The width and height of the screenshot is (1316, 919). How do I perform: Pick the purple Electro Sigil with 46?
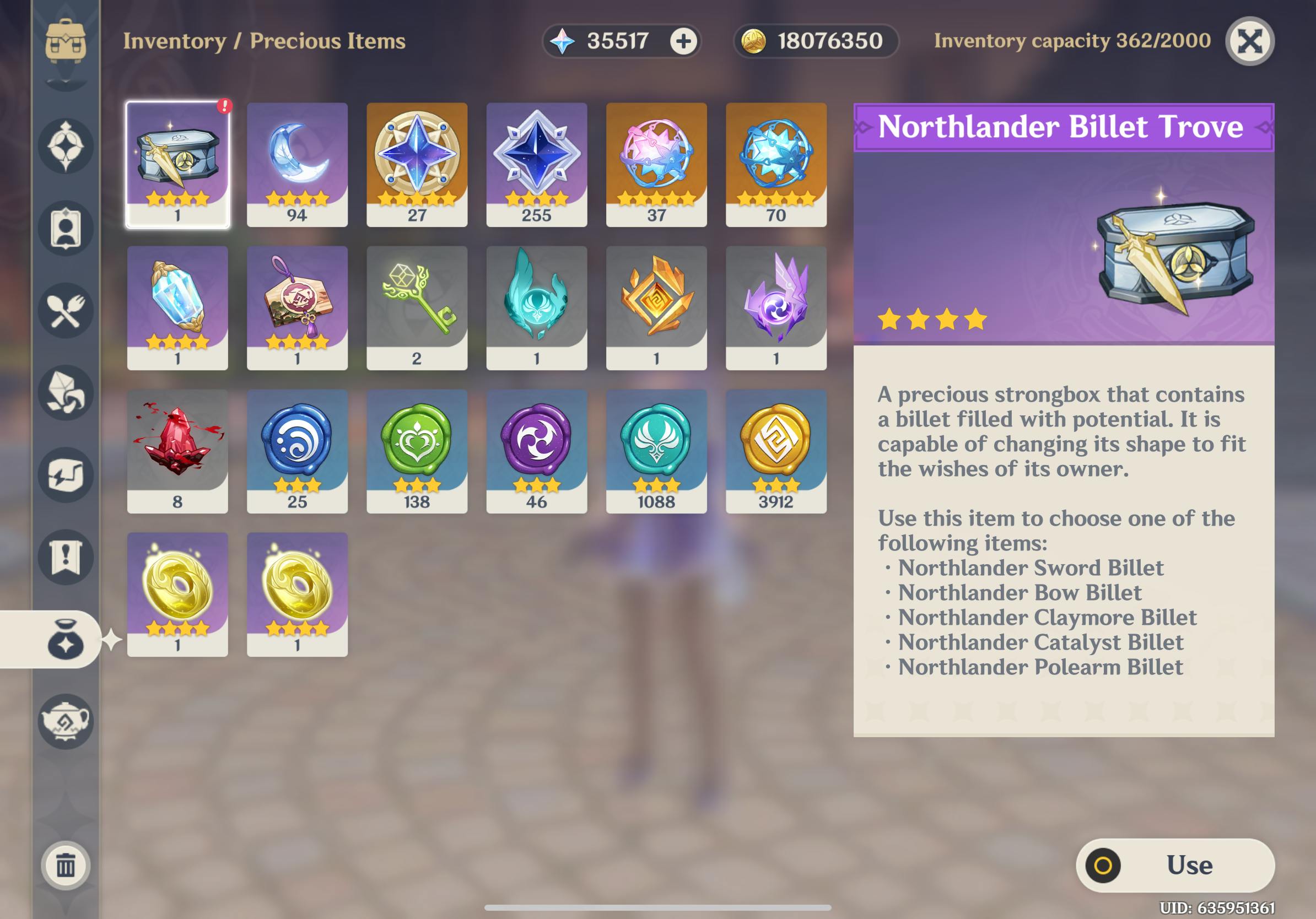pos(537,451)
